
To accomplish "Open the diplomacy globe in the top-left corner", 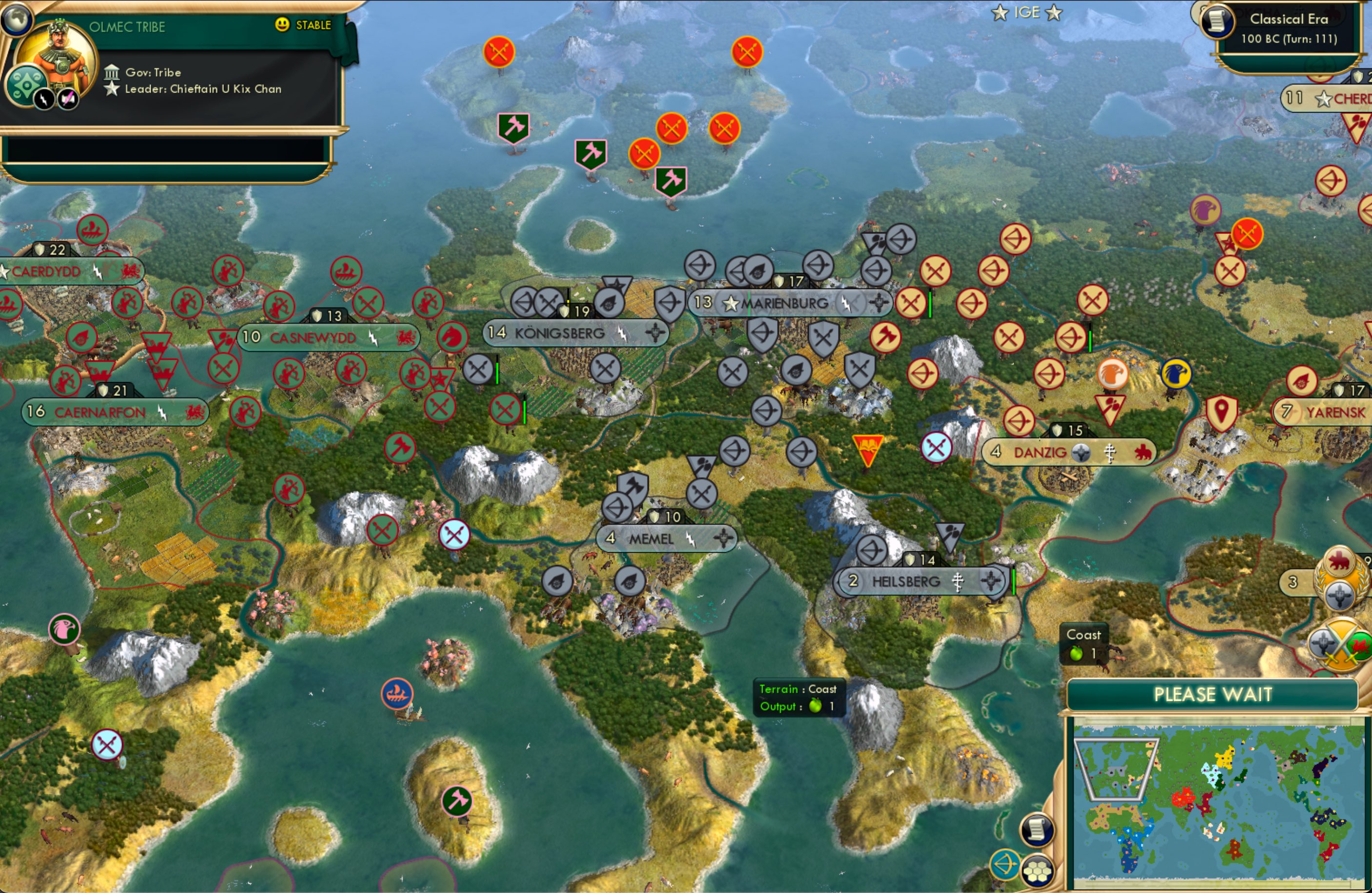I will pos(19,19).
